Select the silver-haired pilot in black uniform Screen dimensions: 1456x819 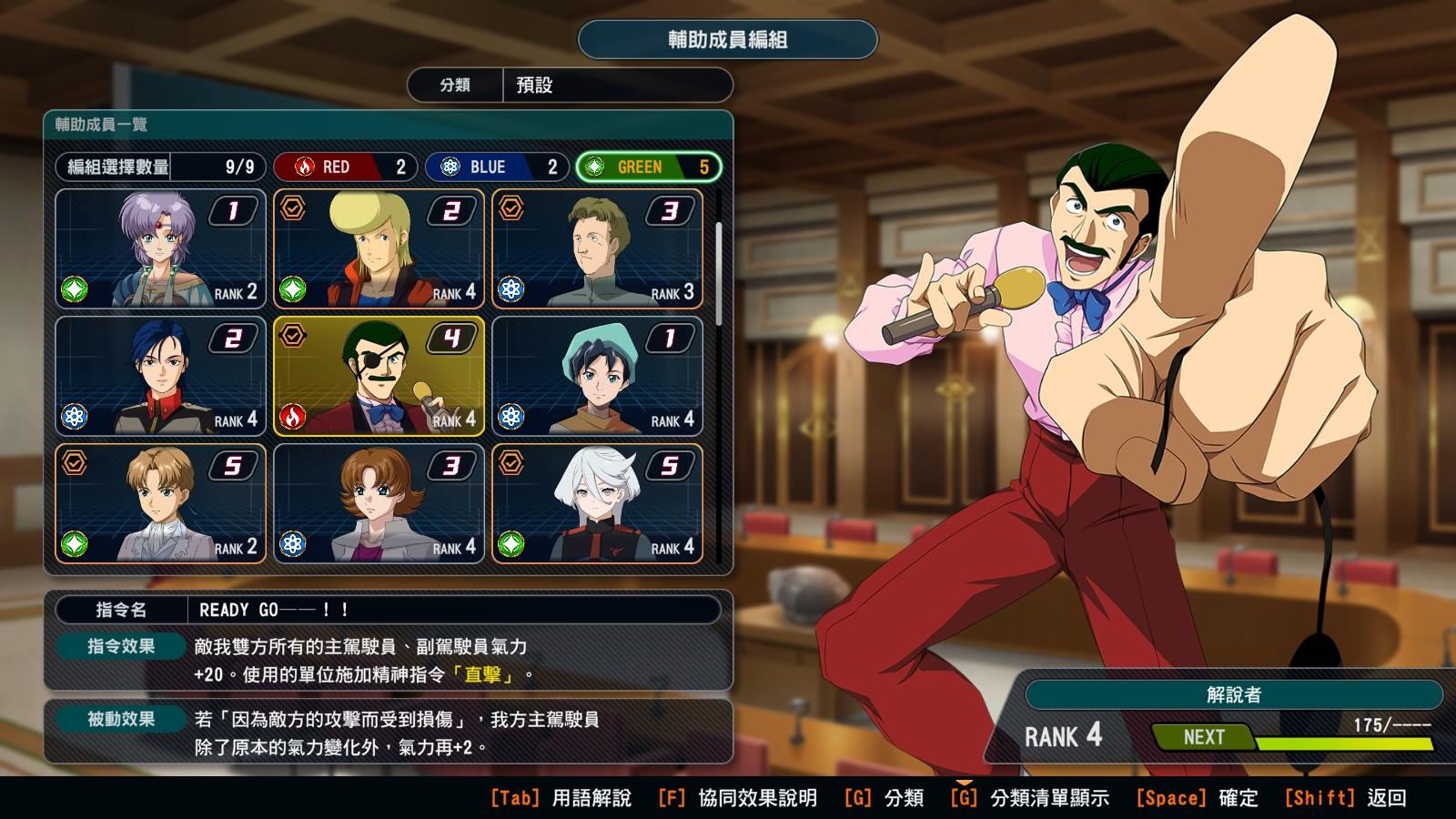[x=598, y=504]
